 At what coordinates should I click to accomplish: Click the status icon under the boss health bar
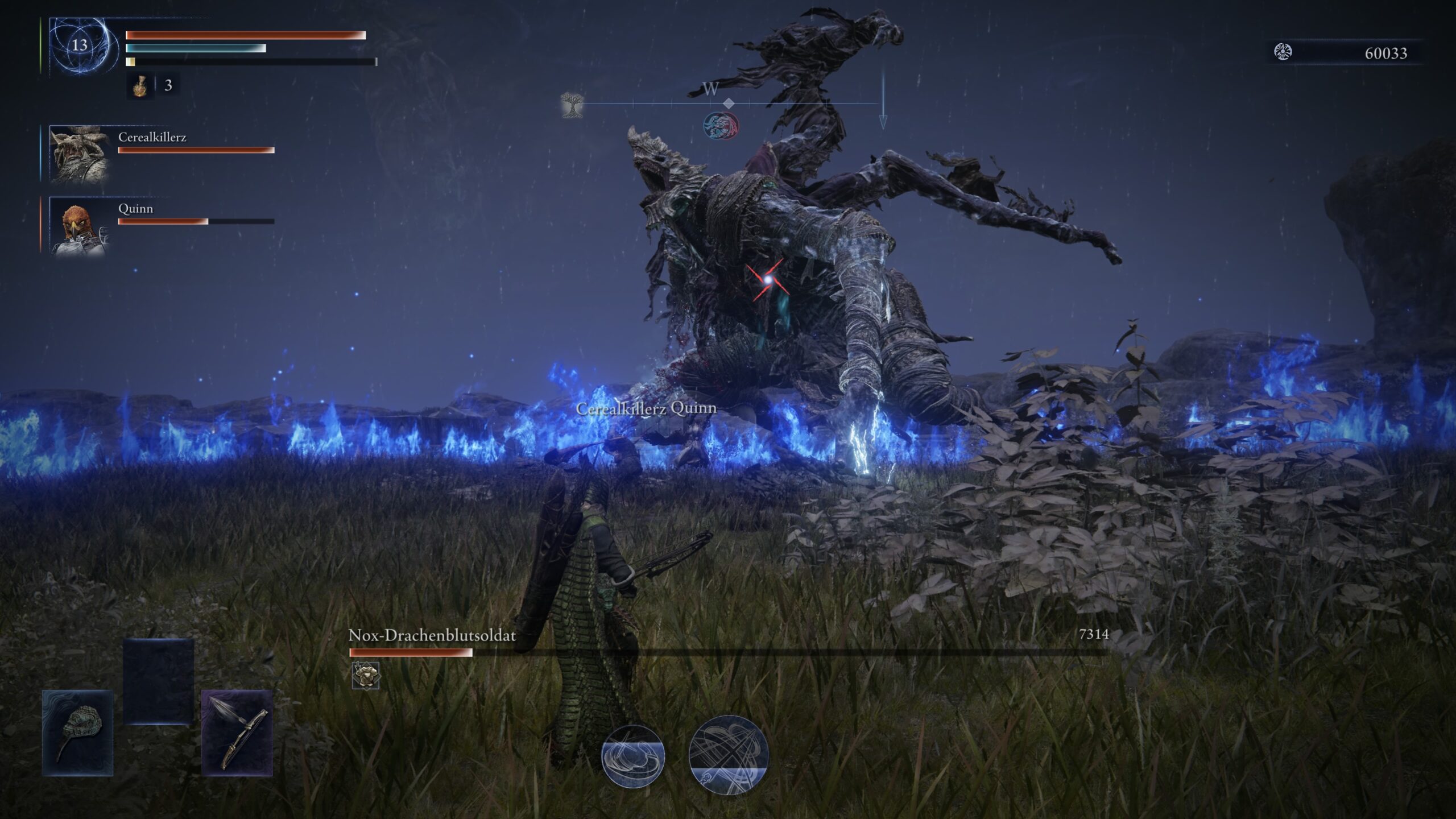pyautogui.click(x=366, y=675)
